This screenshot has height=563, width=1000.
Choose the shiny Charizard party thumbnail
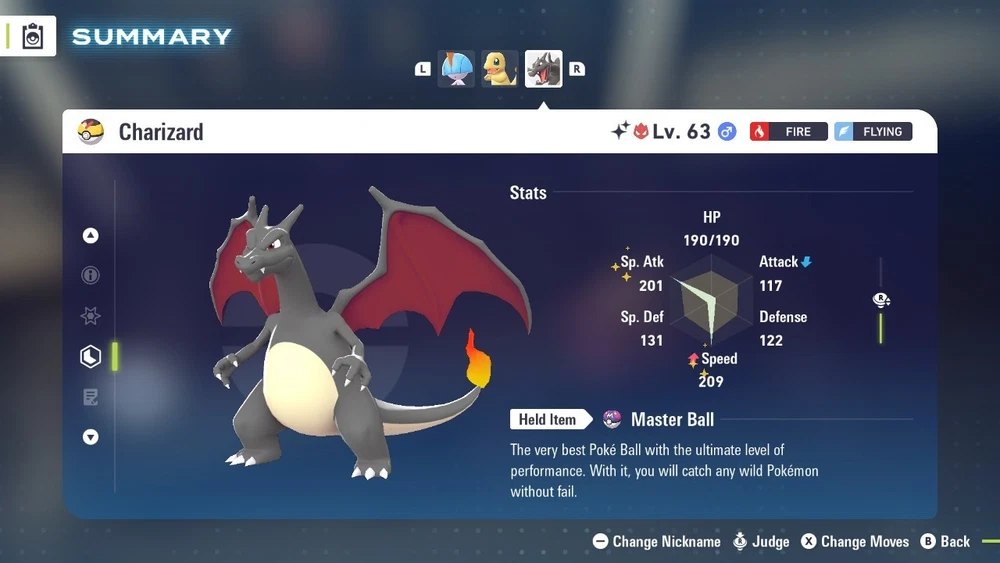(544, 69)
